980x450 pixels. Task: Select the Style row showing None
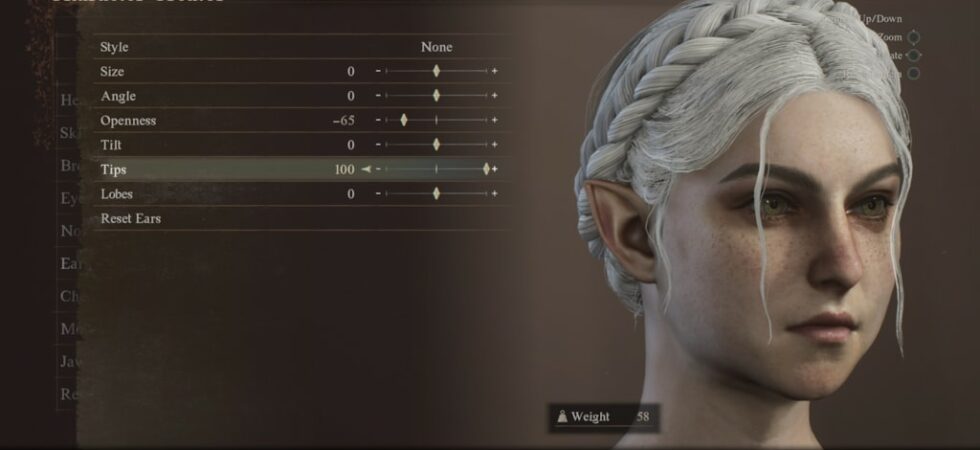(x=300, y=47)
